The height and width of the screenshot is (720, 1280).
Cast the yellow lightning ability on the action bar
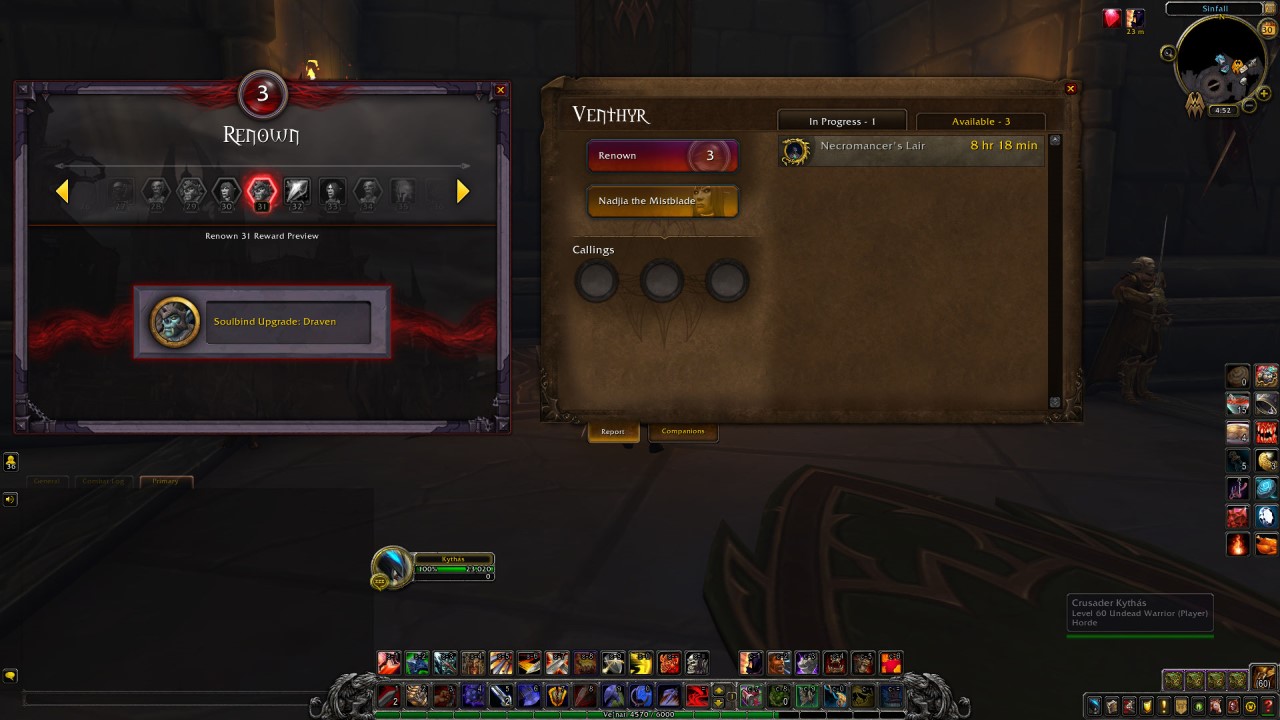click(x=642, y=663)
